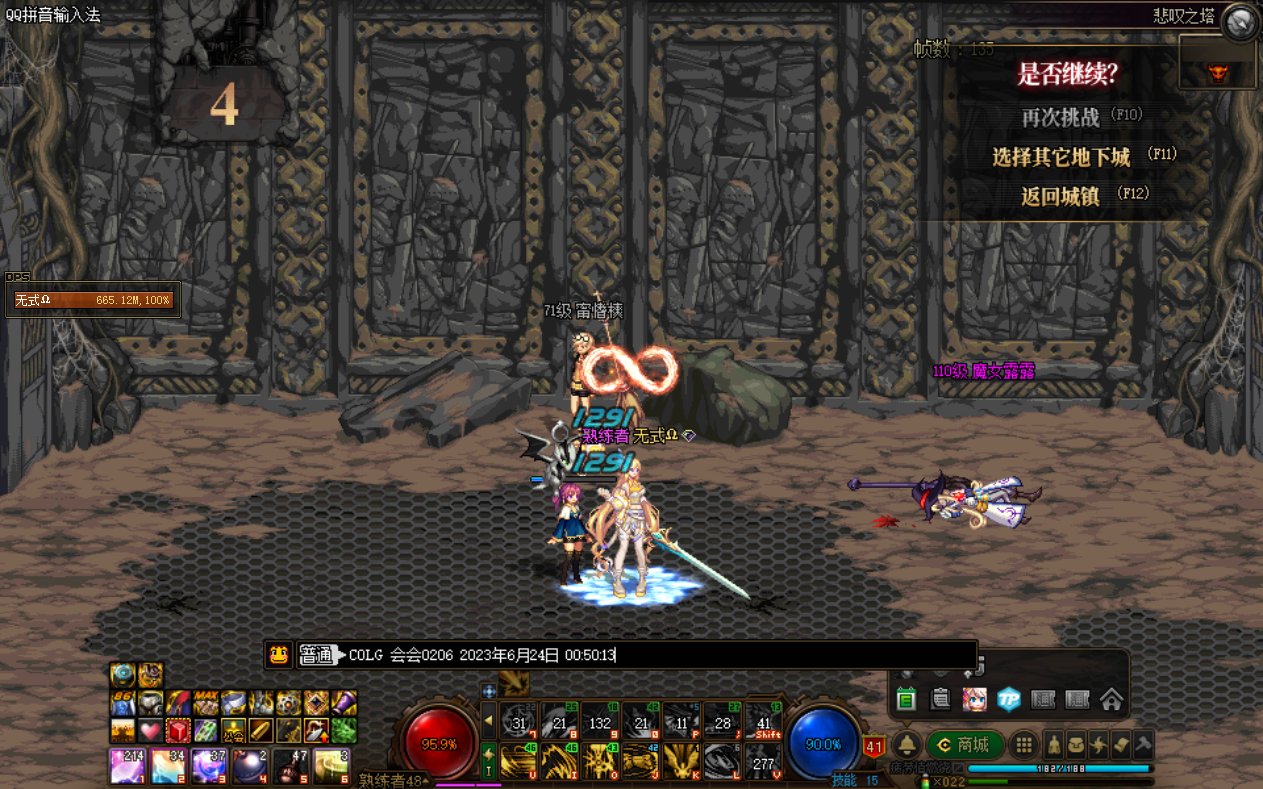Choose 再次挑战 to retry the dungeon
Screen dimensions: 1263x789
click(1061, 117)
